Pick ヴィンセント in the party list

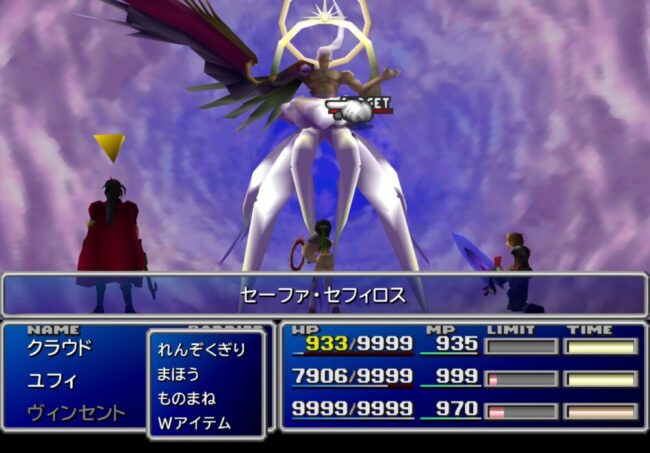75,412
